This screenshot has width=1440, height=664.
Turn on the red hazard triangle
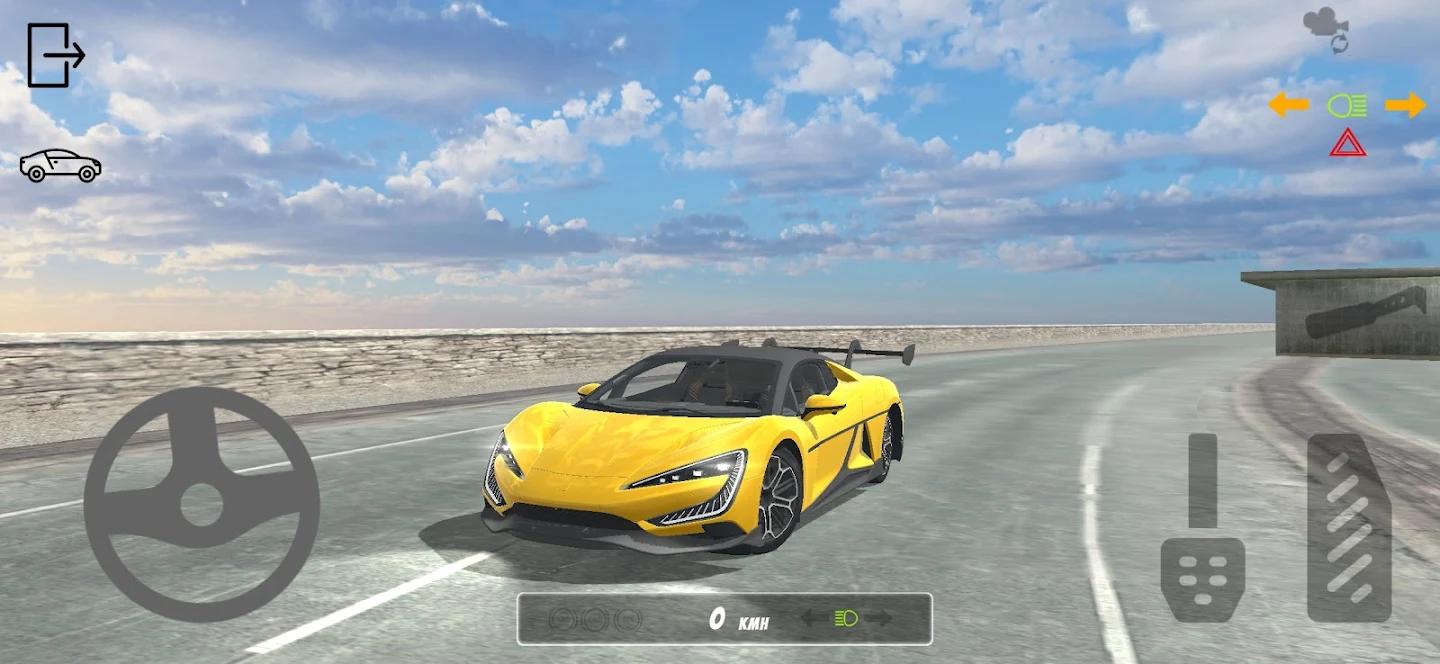[1348, 143]
